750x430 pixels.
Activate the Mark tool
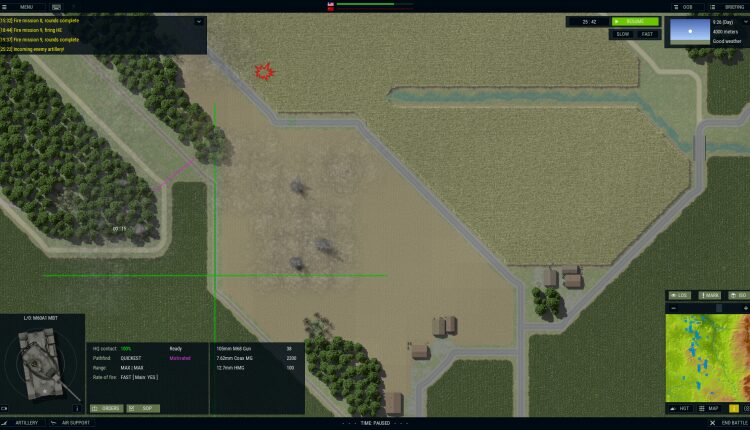click(x=710, y=295)
